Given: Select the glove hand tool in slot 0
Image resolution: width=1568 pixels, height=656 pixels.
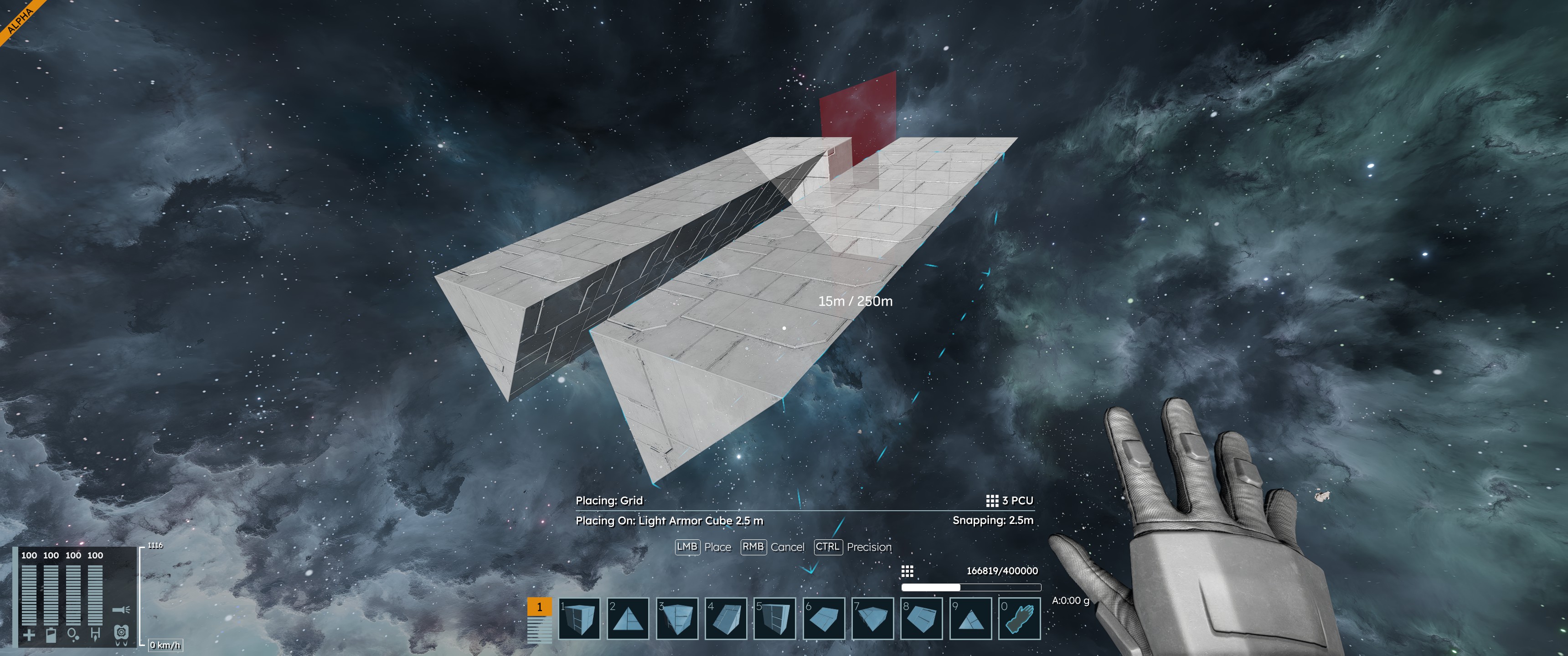Looking at the screenshot, I should [x=1020, y=618].
